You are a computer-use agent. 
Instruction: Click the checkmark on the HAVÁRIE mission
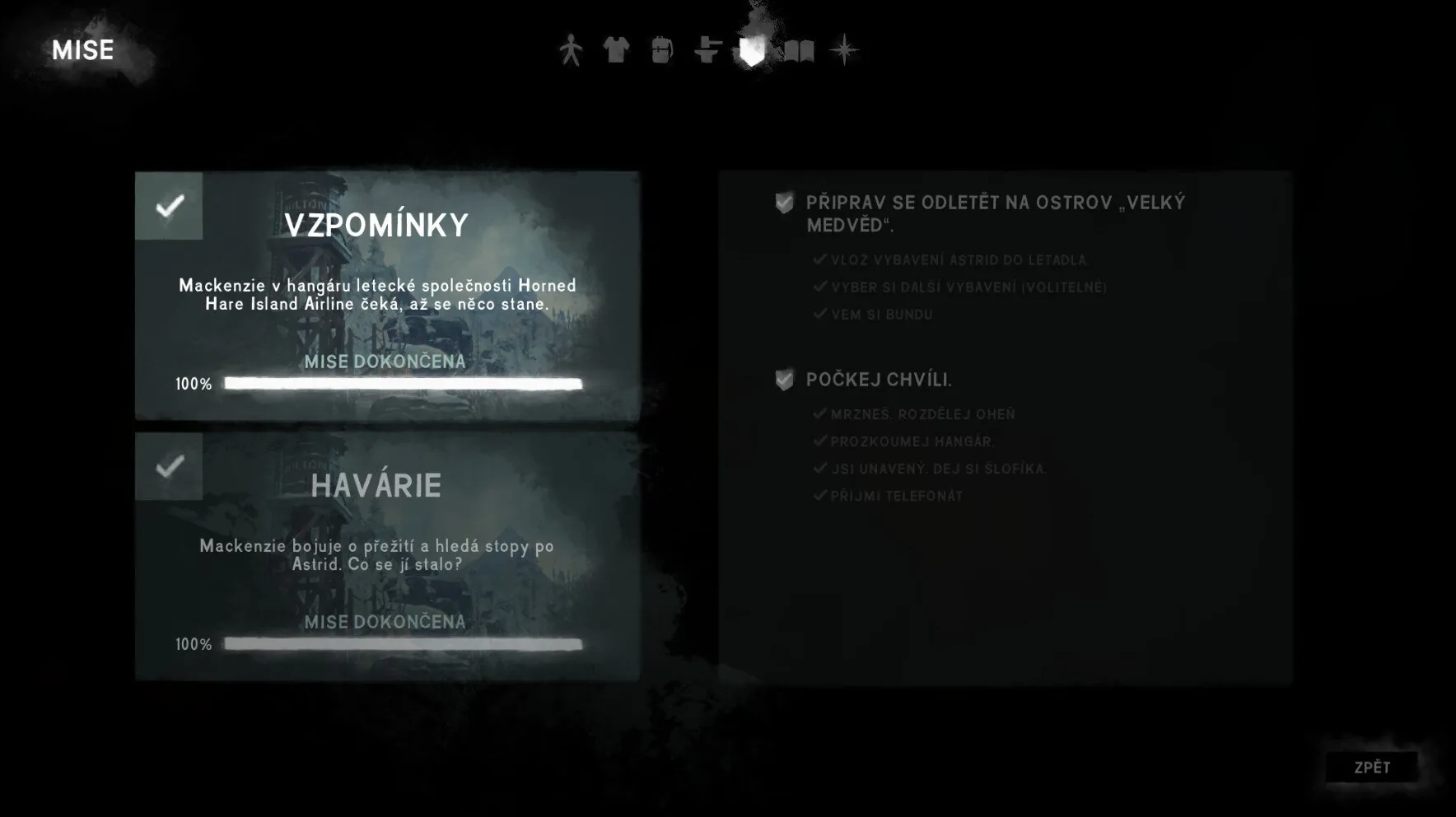coord(169,468)
